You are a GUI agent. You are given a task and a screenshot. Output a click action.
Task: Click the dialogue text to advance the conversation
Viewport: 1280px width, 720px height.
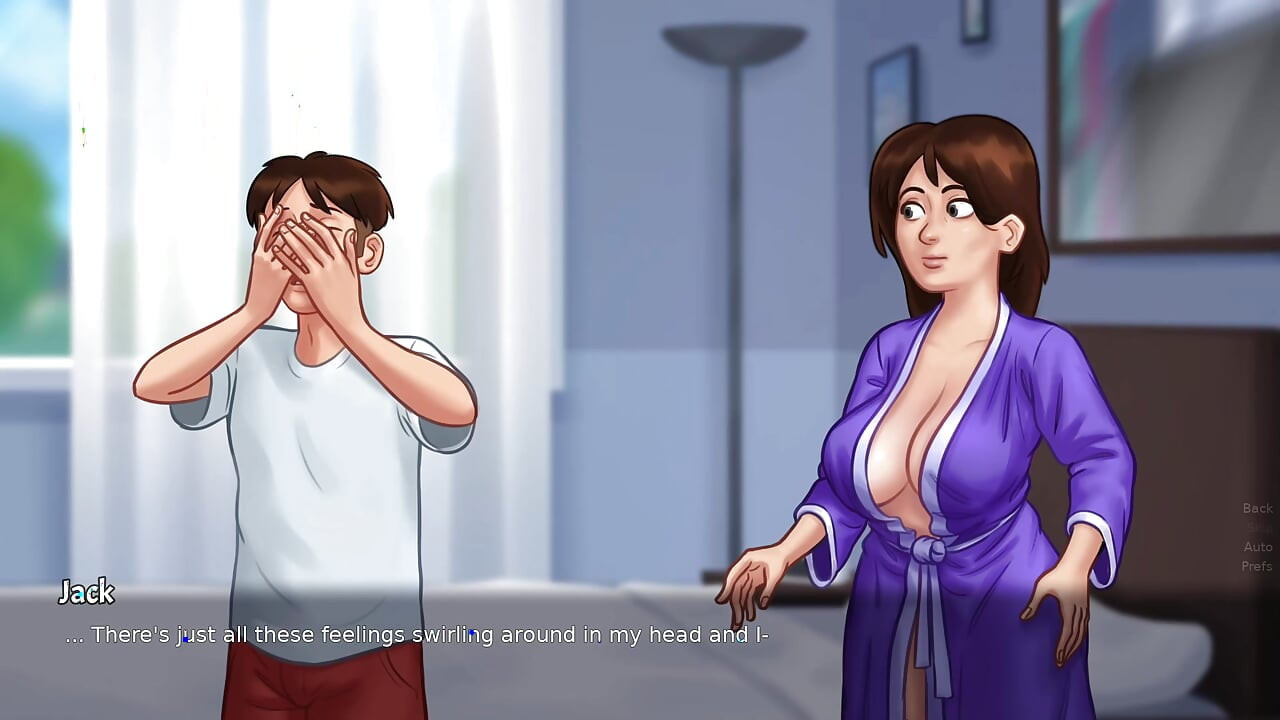(x=420, y=634)
